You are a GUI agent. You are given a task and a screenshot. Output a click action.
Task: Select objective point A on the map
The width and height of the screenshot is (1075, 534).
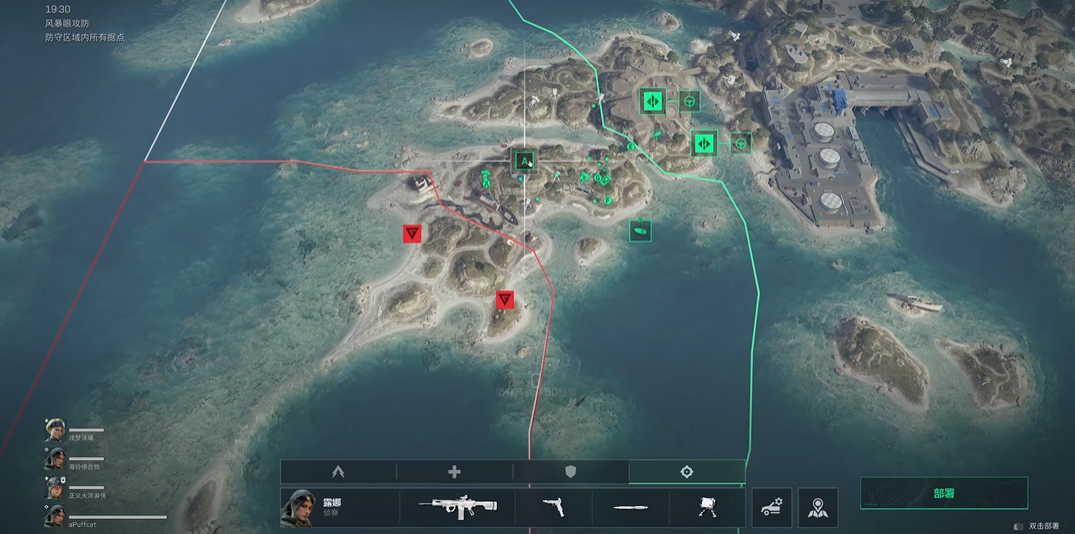(x=524, y=161)
